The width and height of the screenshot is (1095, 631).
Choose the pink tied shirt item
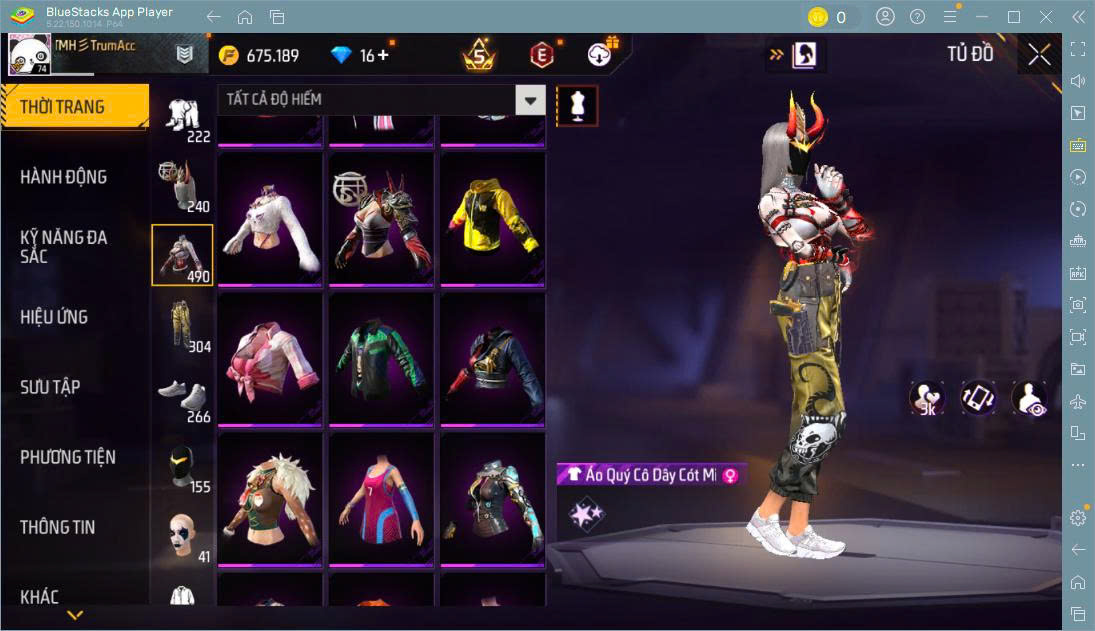tap(269, 359)
